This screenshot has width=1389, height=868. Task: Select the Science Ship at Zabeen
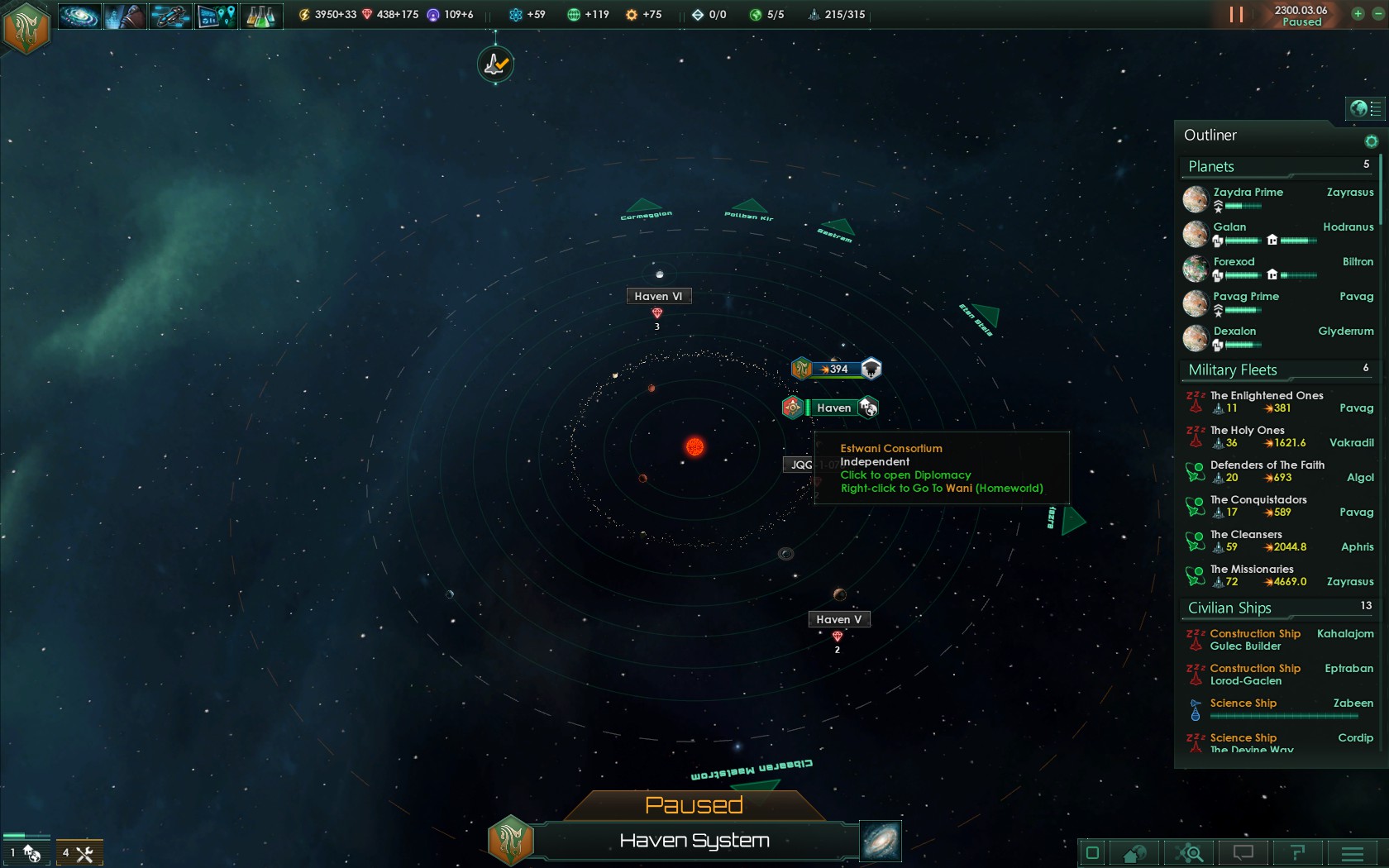[x=1243, y=703]
